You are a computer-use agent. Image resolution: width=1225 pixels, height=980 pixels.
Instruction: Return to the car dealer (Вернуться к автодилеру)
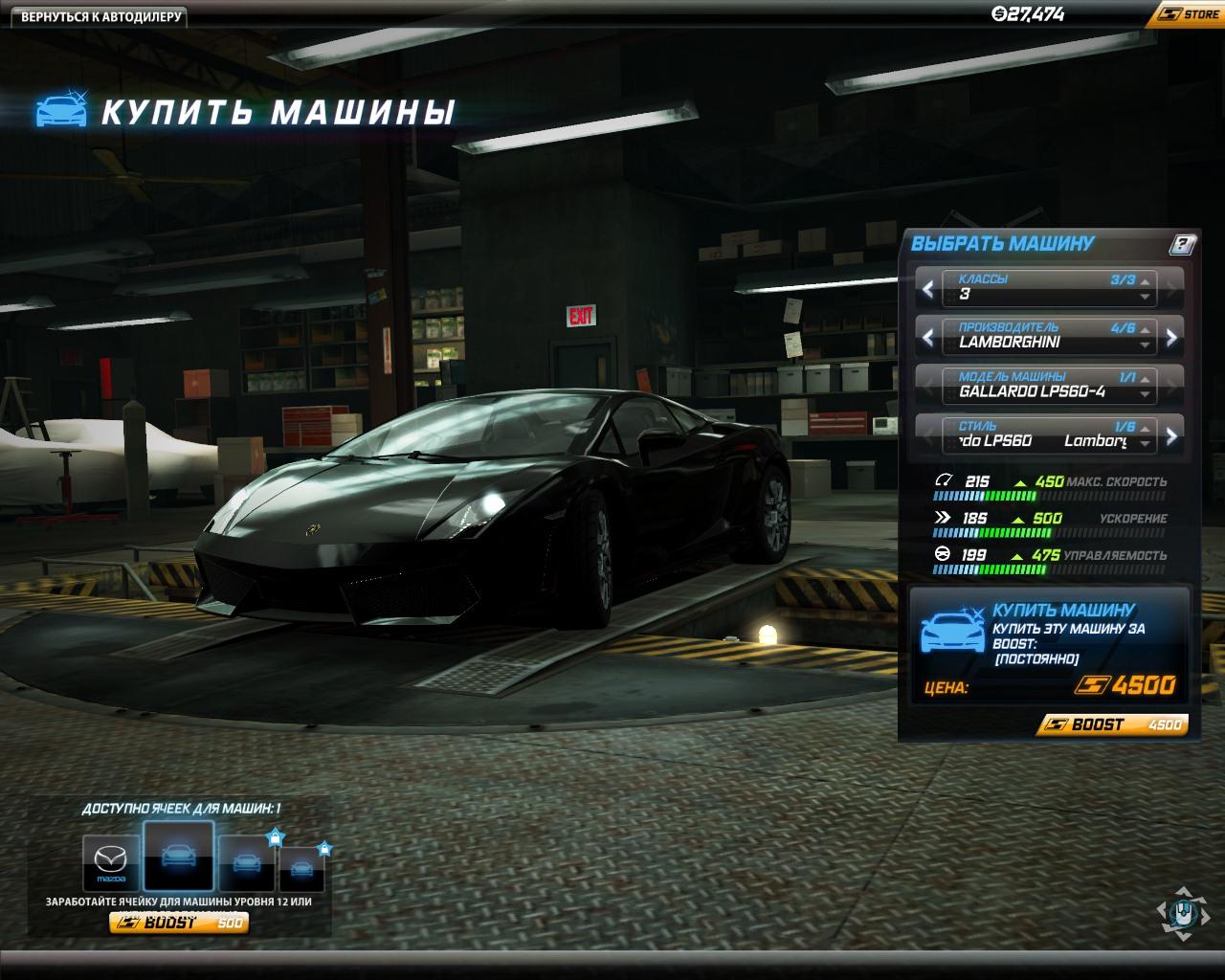(x=101, y=16)
